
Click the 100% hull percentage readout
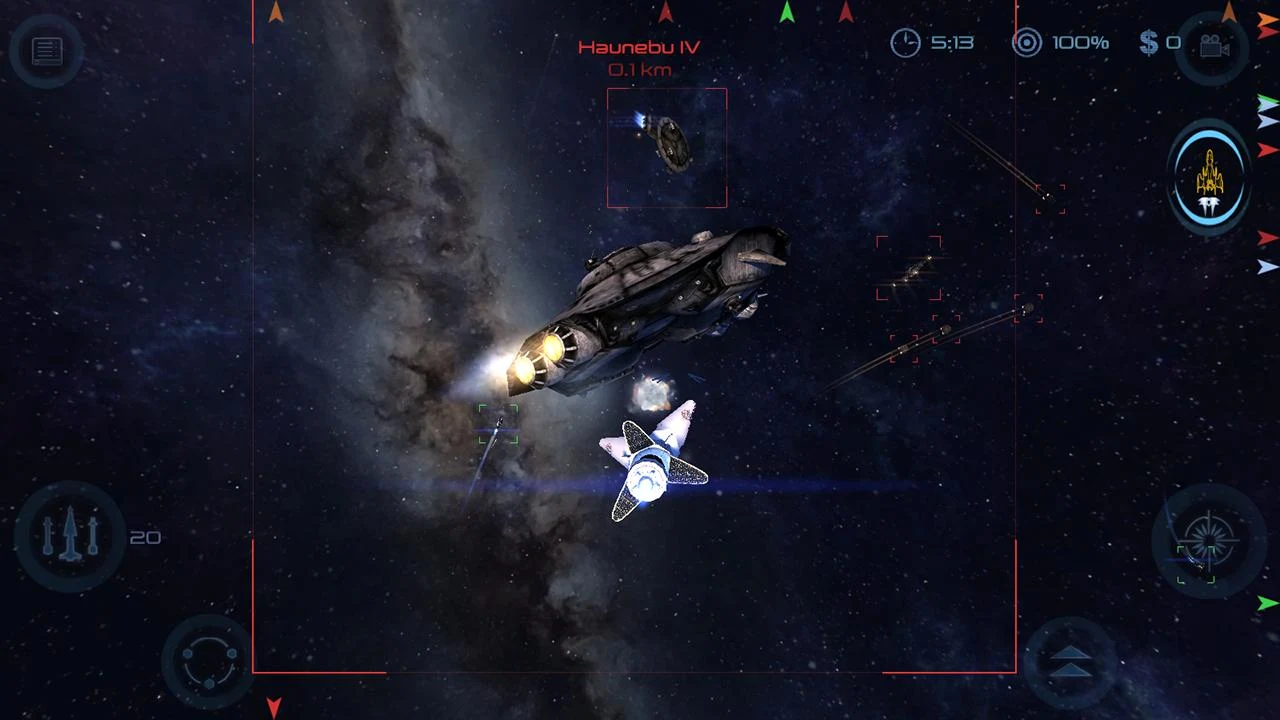point(1082,43)
